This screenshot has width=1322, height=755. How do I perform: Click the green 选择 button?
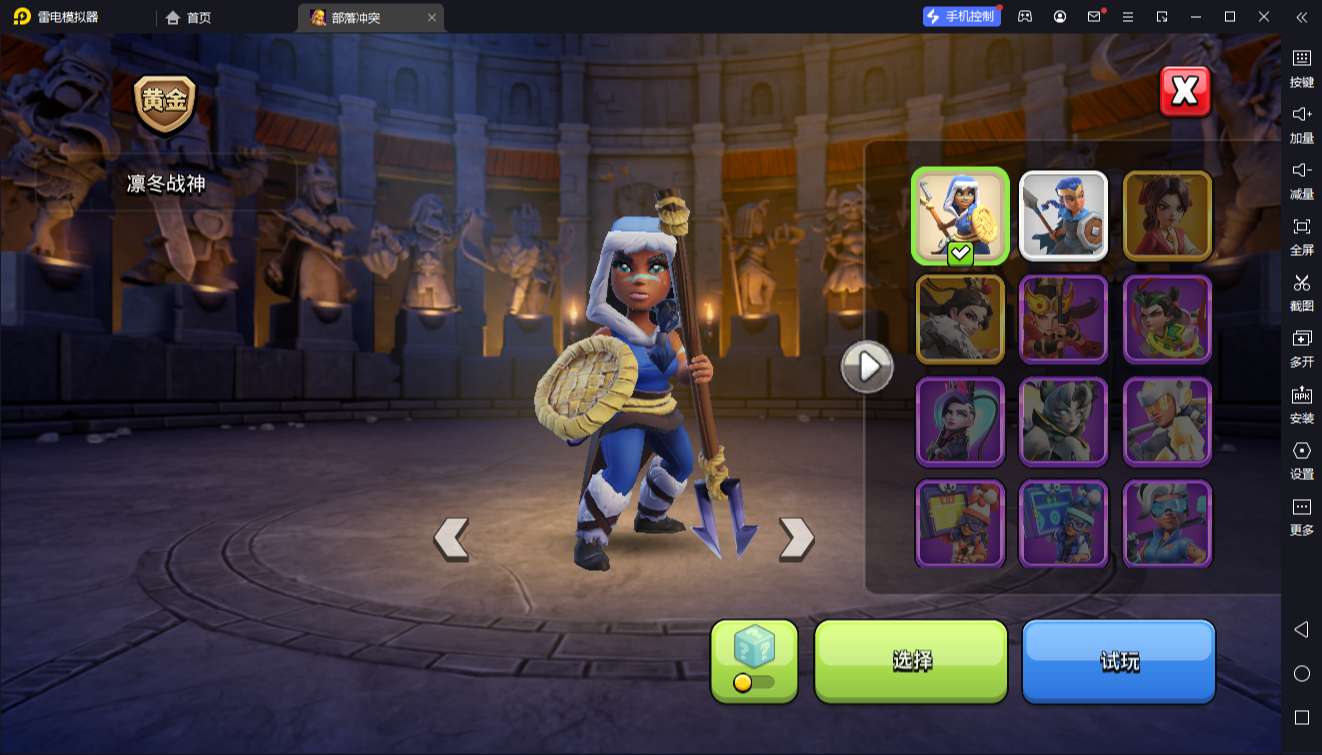911,660
